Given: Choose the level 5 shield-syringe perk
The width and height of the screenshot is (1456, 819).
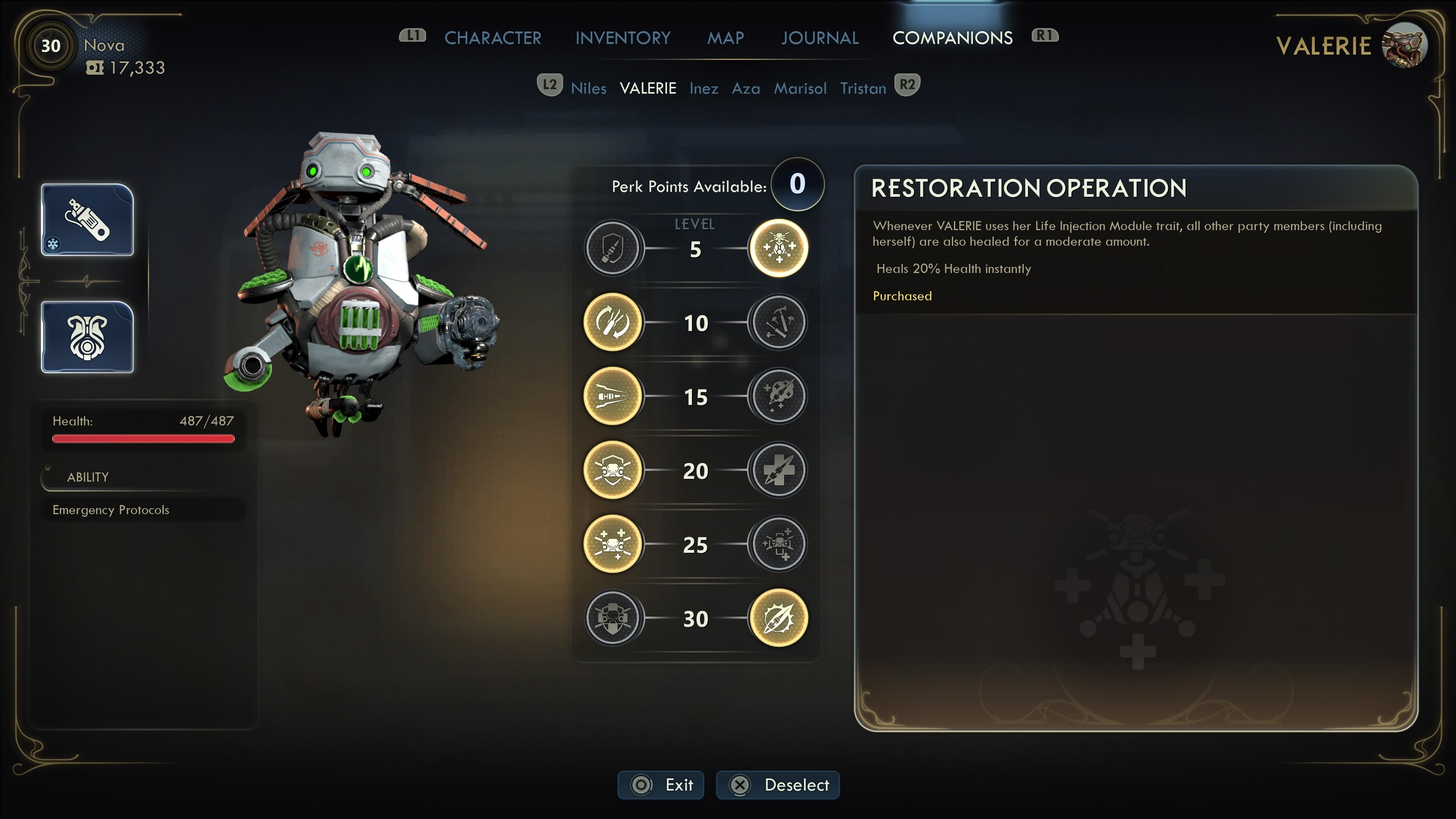Looking at the screenshot, I should [x=613, y=248].
